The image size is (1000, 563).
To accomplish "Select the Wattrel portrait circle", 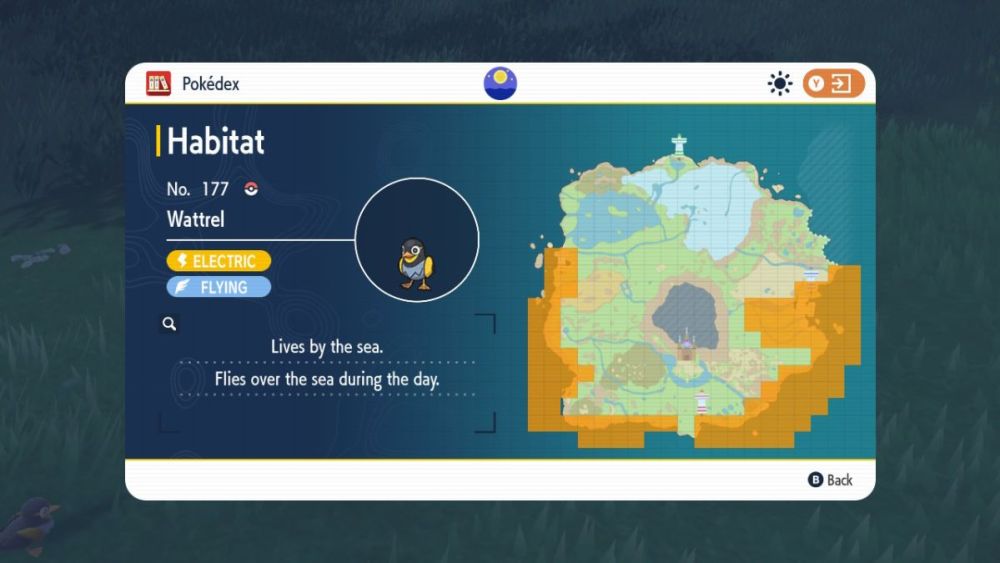I will point(417,240).
